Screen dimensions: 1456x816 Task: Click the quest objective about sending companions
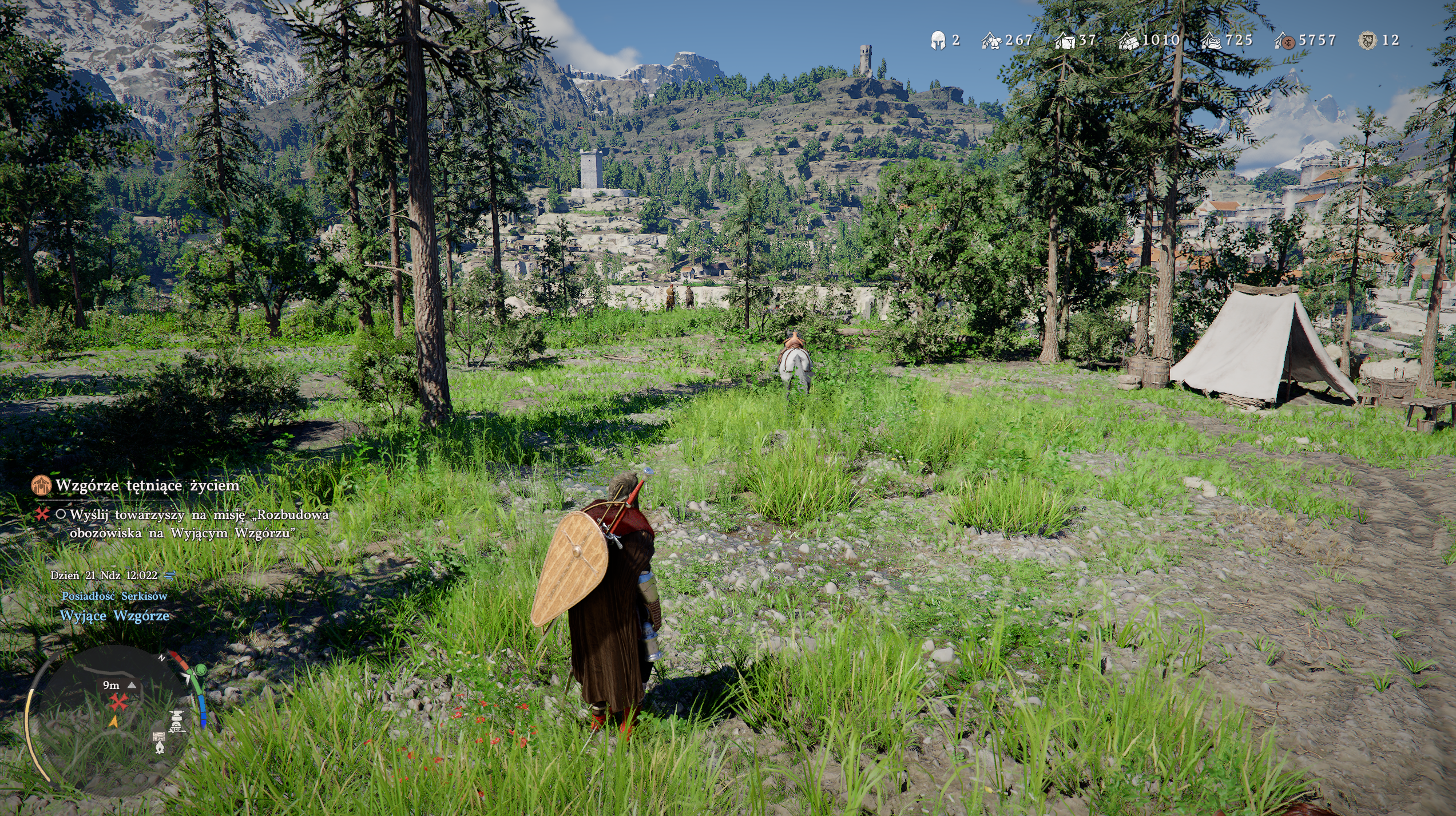point(199,524)
